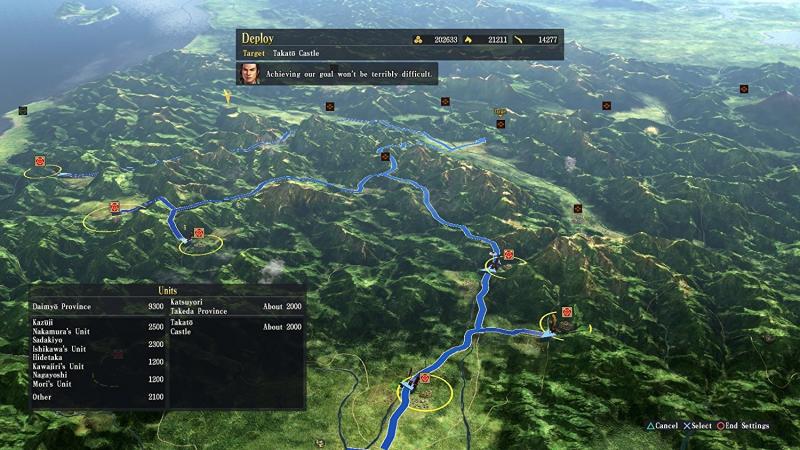Click the advisor portrait beside the message

tap(249, 73)
